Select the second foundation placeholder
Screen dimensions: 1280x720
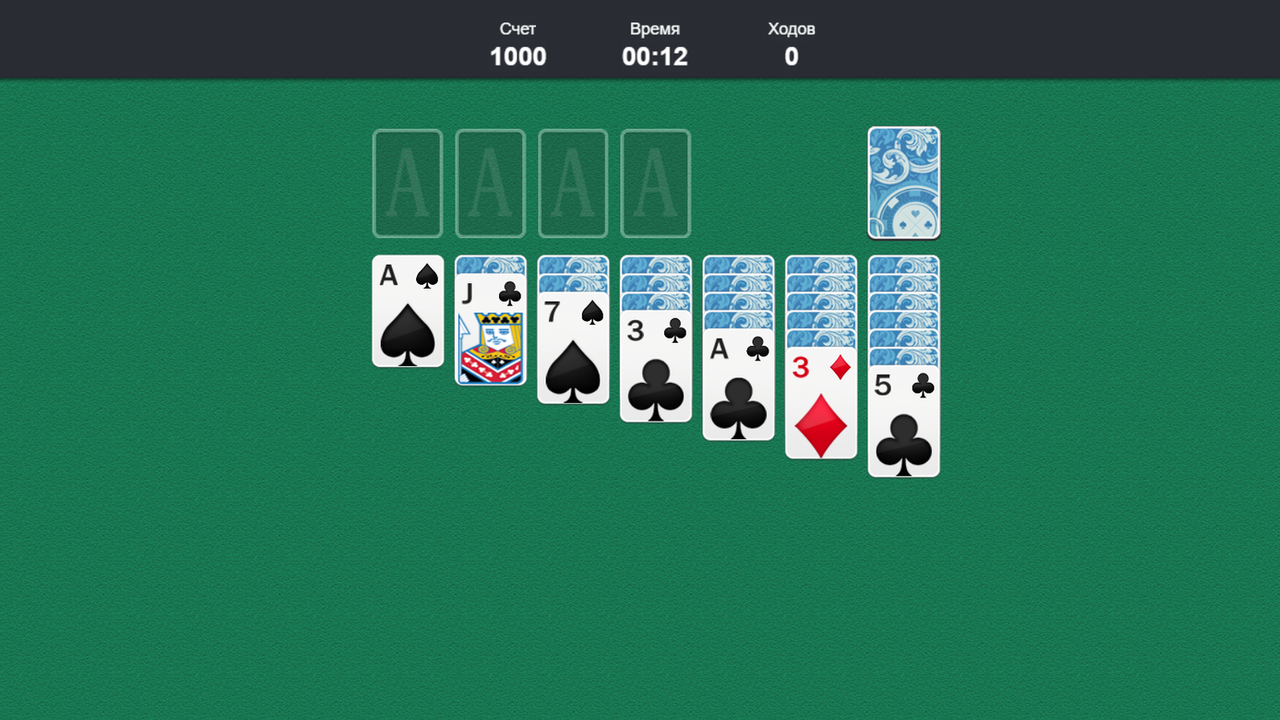click(490, 183)
